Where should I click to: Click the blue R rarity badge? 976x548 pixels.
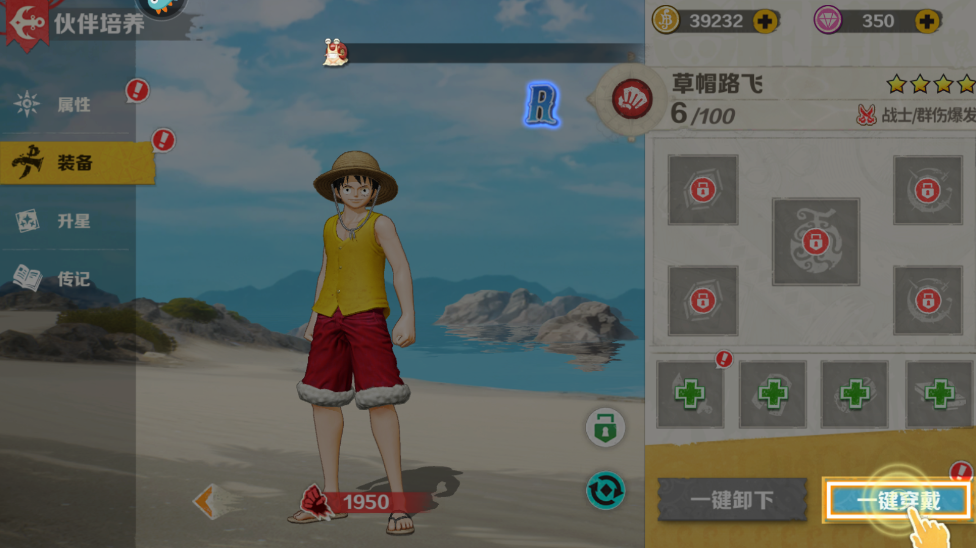(542, 105)
